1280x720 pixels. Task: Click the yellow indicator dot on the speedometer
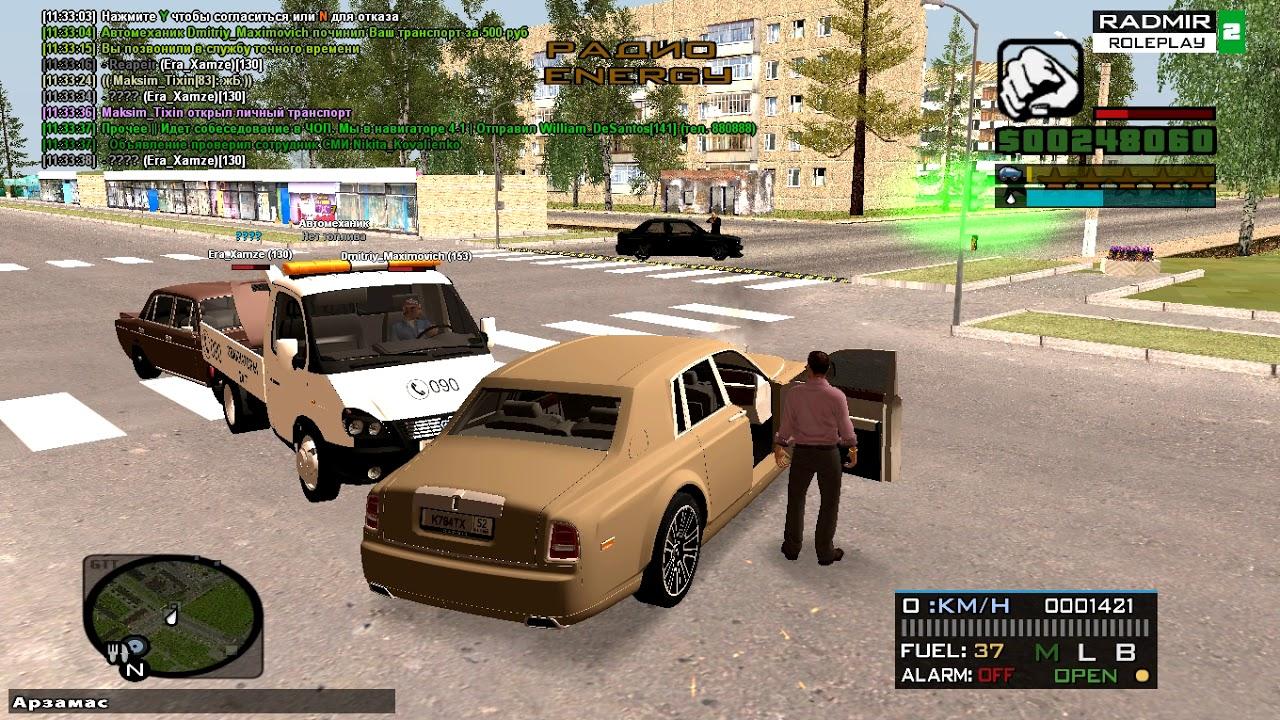pyautogui.click(x=1140, y=675)
